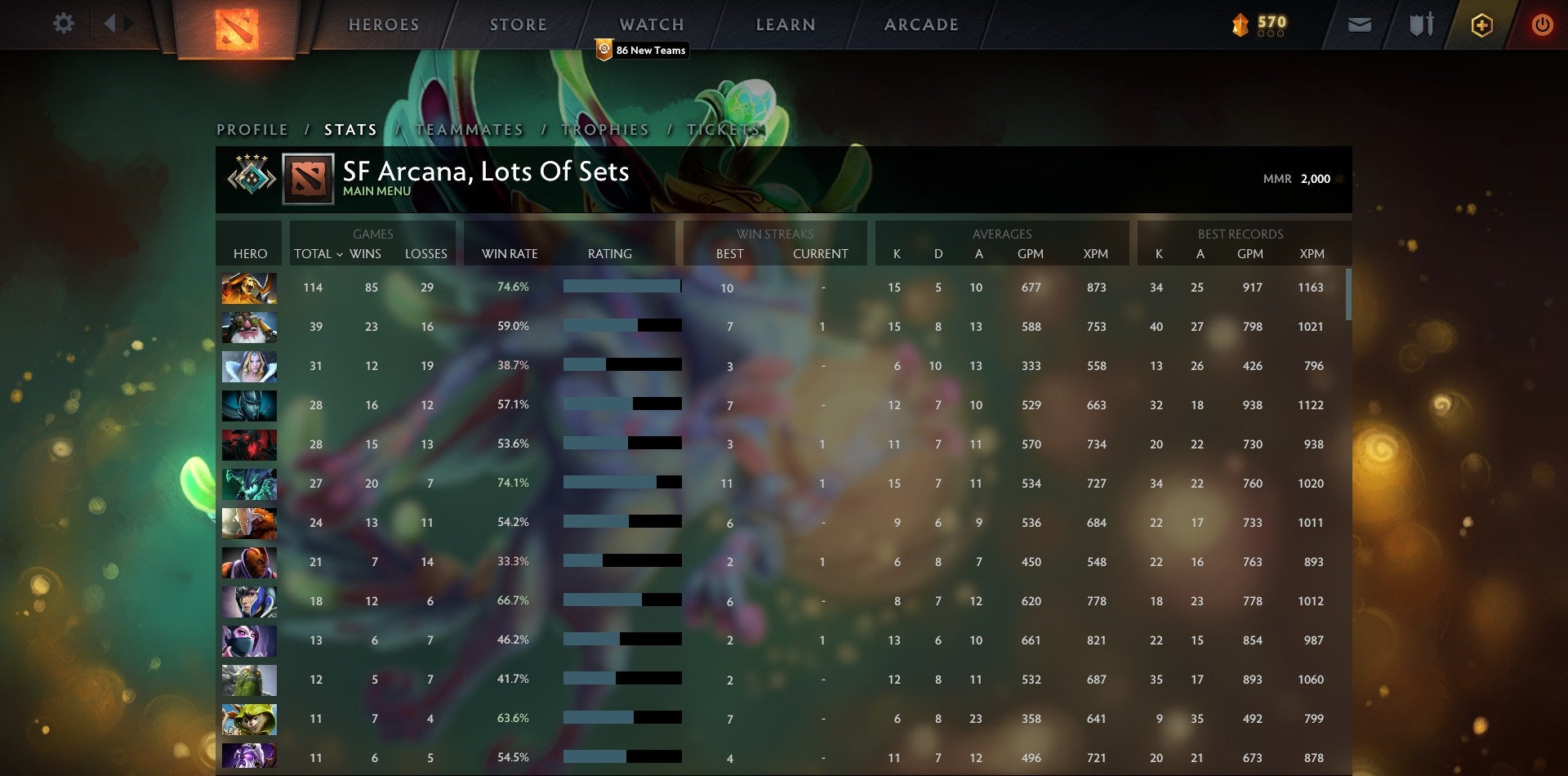Open Dota Plus via the gold hexagon icon
This screenshot has height=776, width=1568.
(1481, 25)
